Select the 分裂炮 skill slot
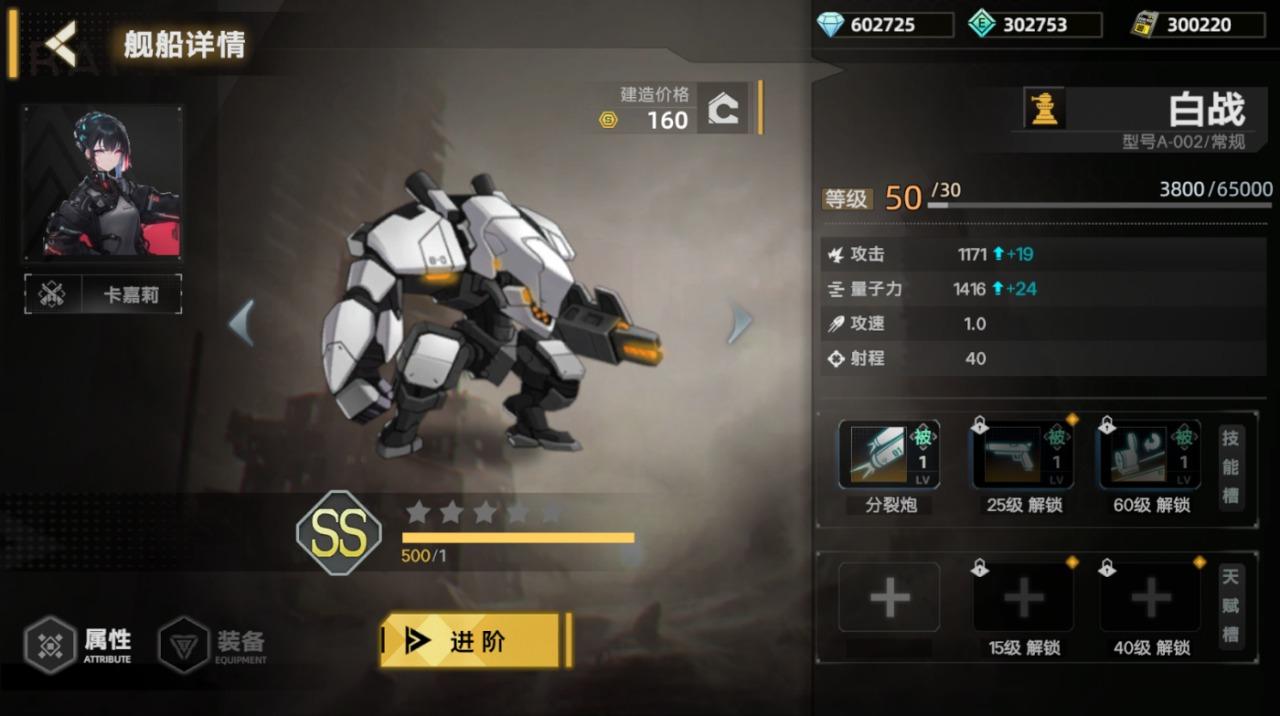This screenshot has height=716, width=1280. coord(889,456)
